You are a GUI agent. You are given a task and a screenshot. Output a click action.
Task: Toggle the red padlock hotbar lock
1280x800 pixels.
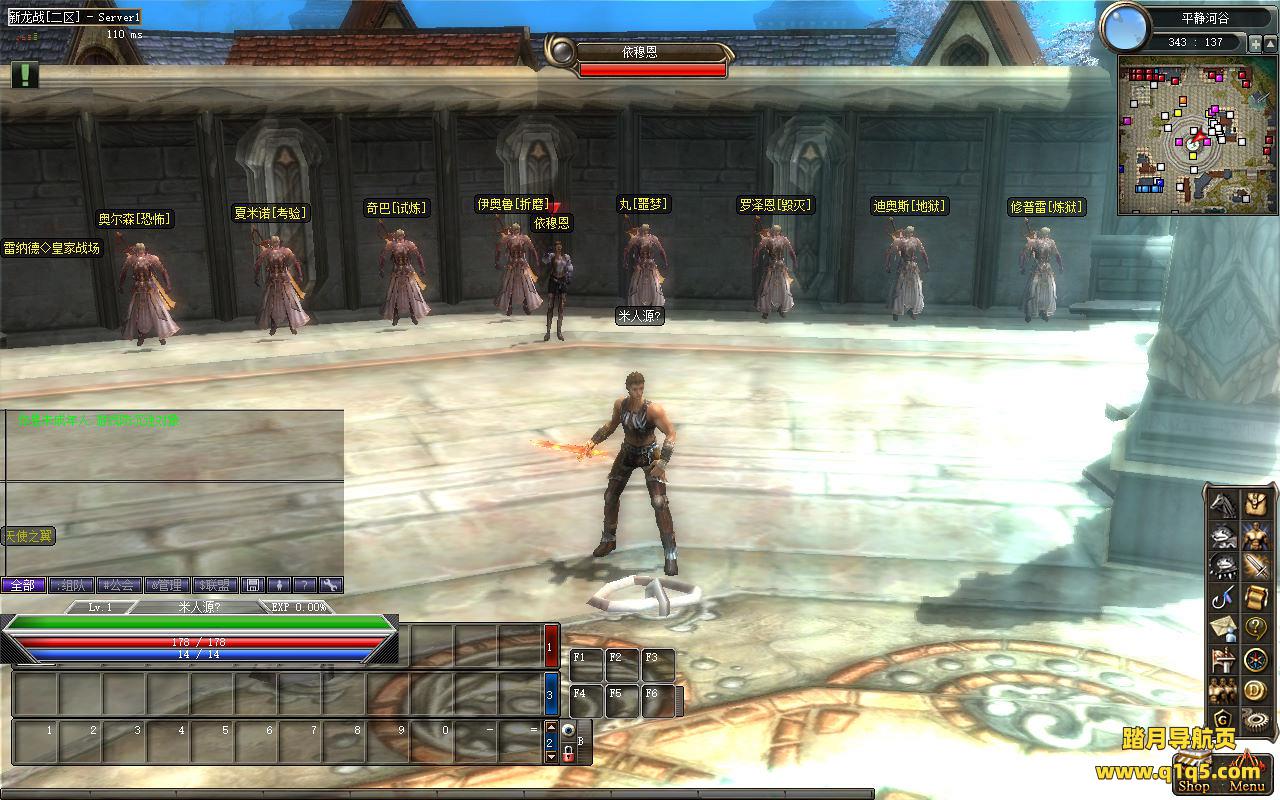(x=568, y=753)
